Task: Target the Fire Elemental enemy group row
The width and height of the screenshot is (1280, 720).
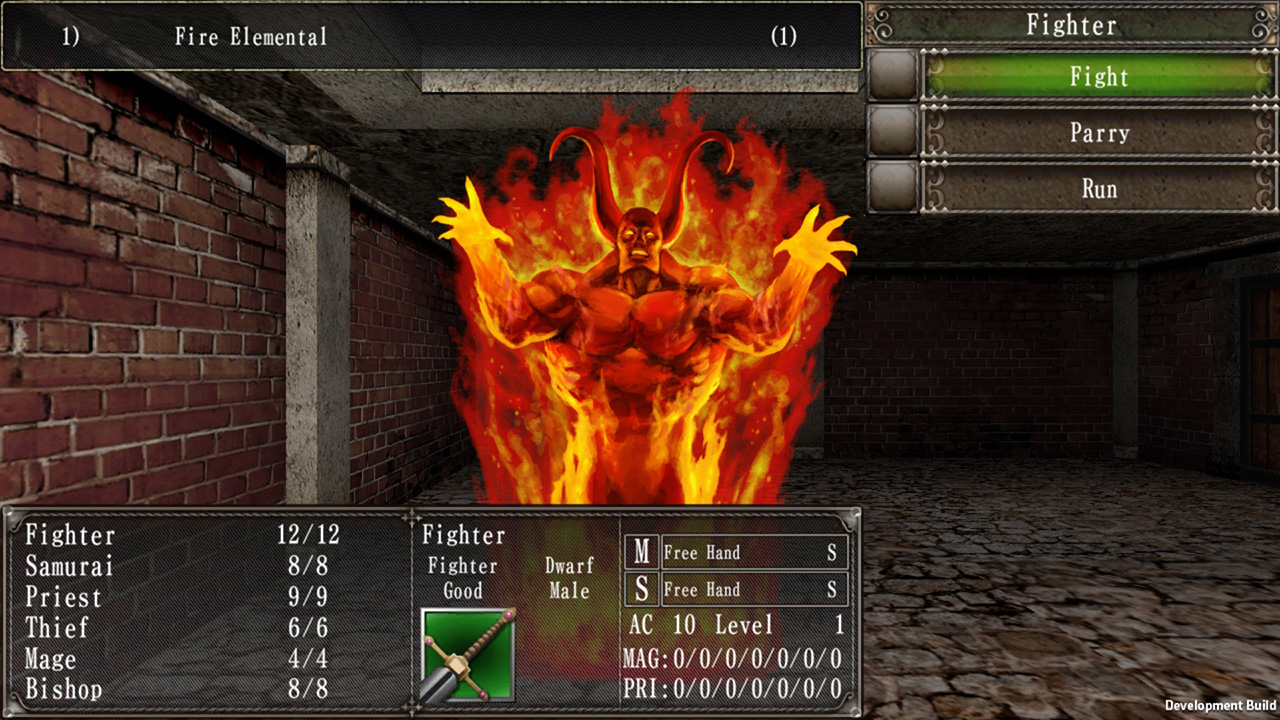Action: pyautogui.click(x=430, y=37)
